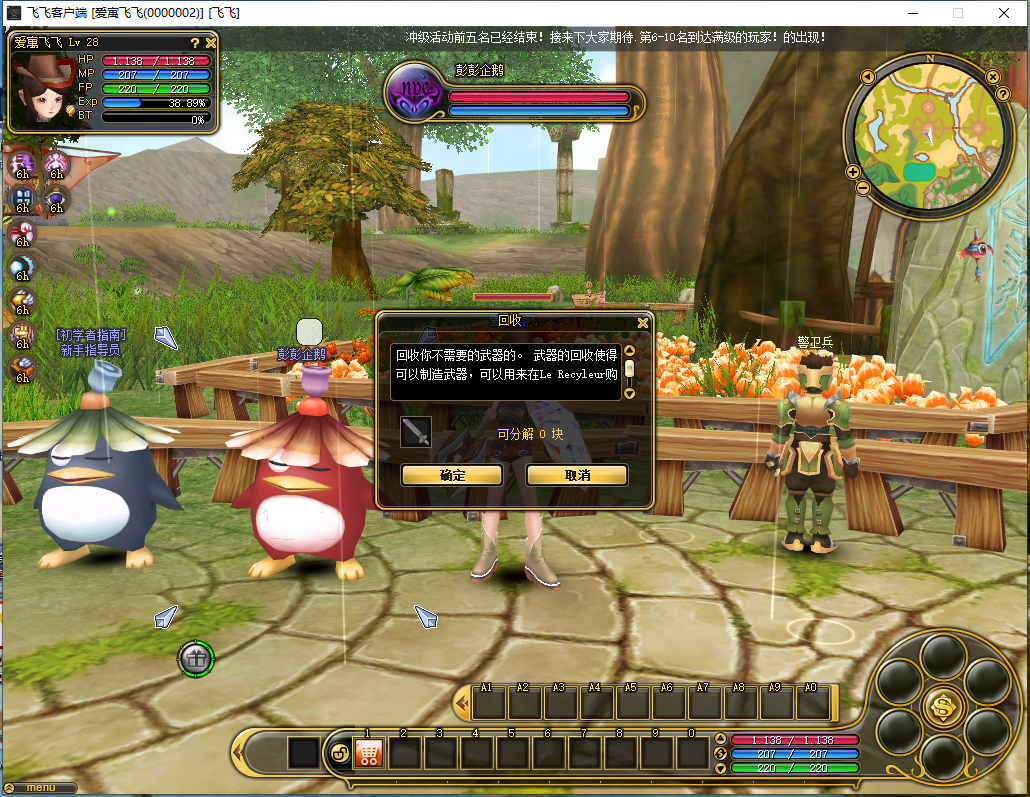Viewport: 1030px width, 797px height.
Task: Close the game window
Action: (x=1003, y=13)
